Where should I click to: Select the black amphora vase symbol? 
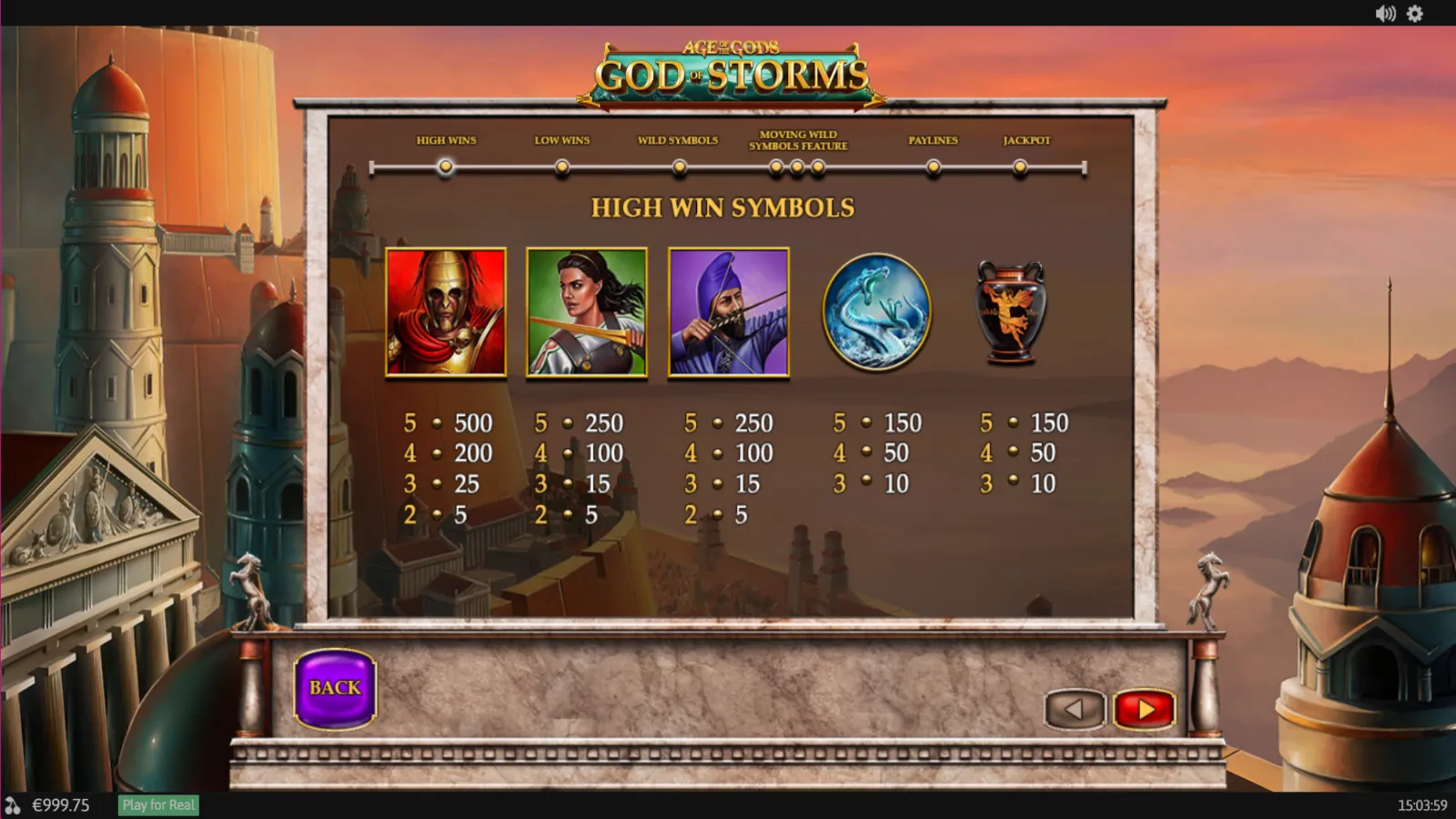click(1010, 312)
